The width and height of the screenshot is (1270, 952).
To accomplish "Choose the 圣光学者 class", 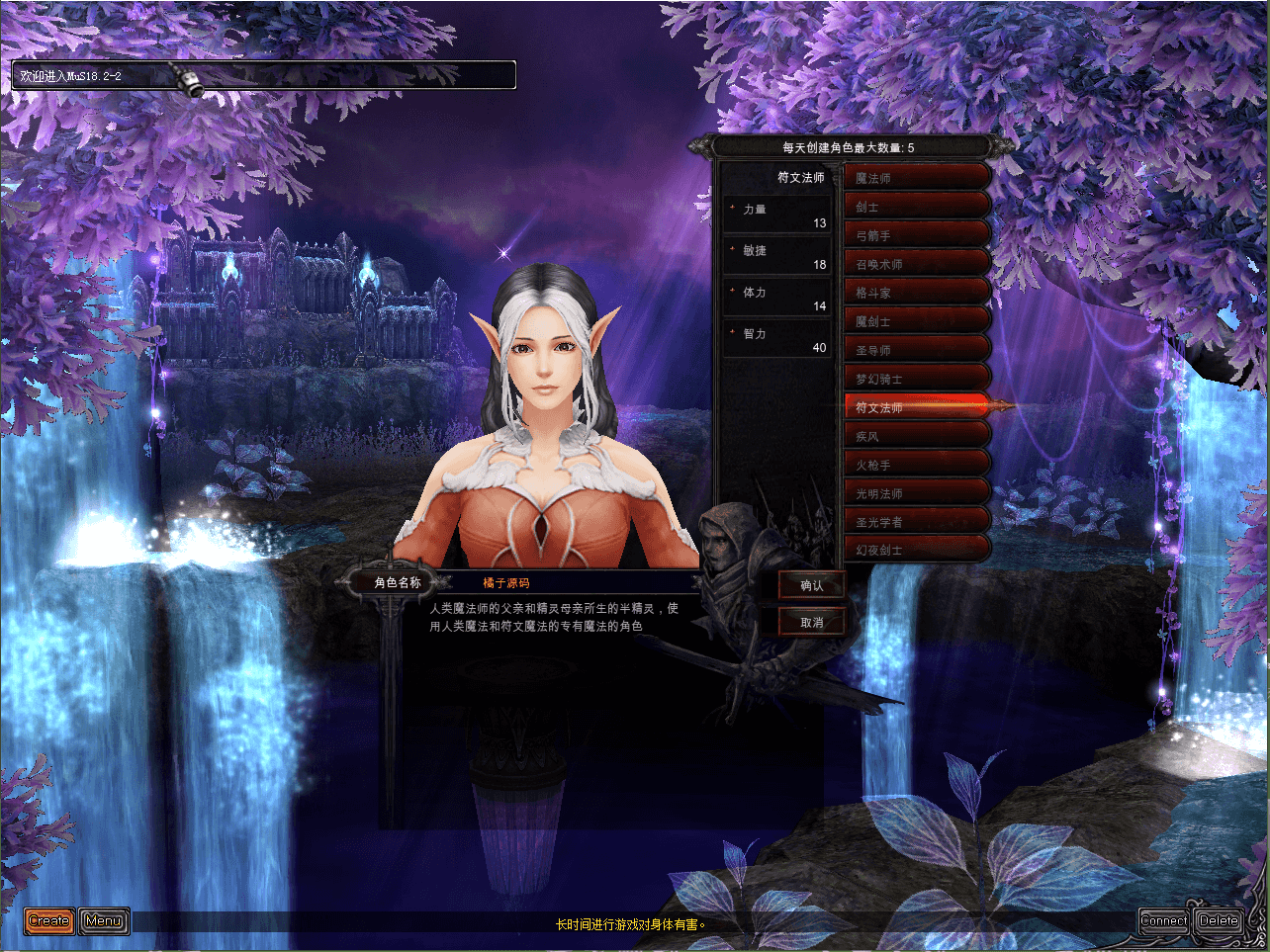I will click(916, 522).
